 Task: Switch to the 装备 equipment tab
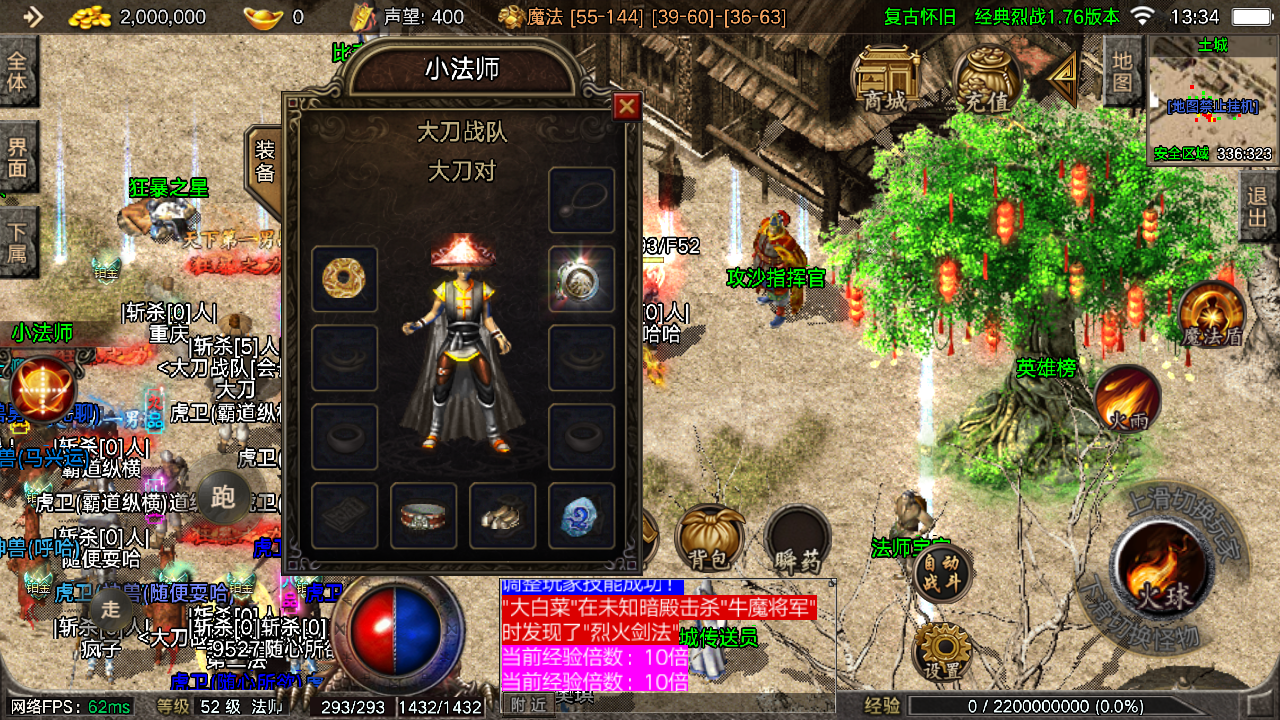264,163
